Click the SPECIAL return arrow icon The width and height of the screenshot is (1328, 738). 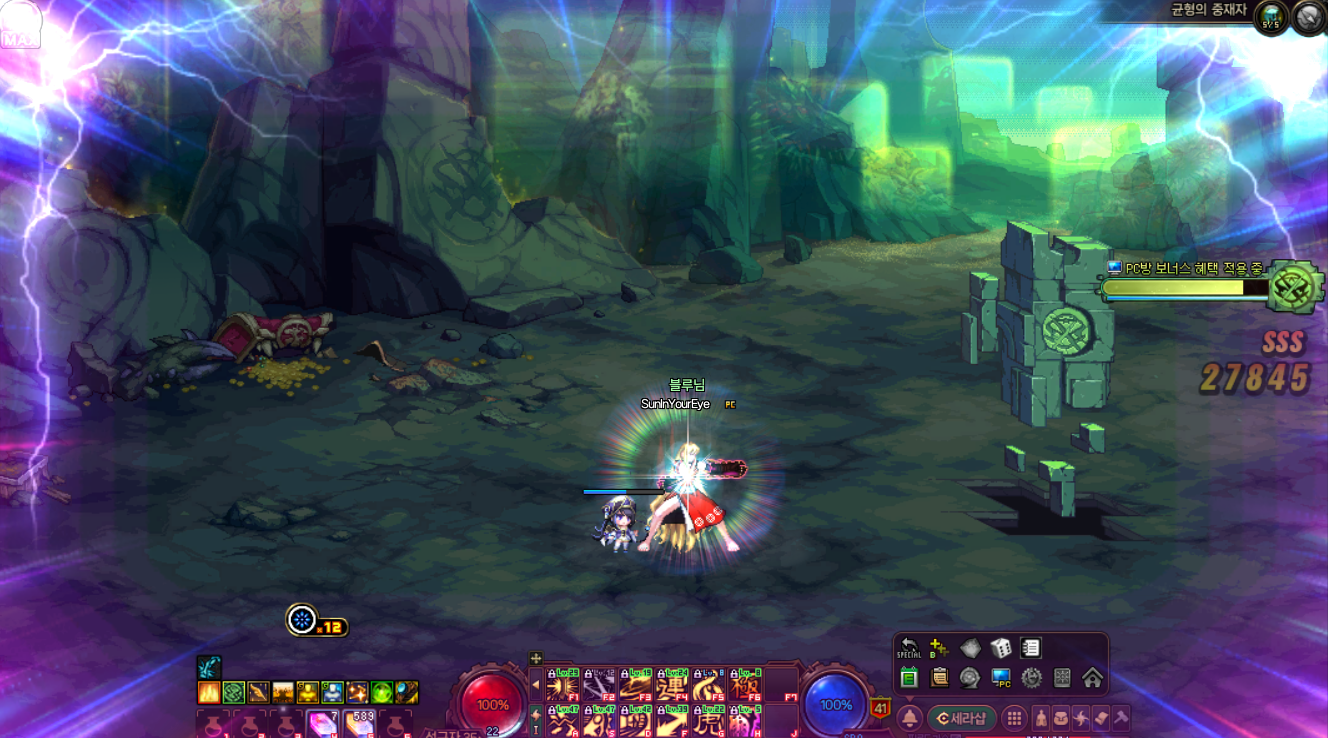pyautogui.click(x=909, y=647)
